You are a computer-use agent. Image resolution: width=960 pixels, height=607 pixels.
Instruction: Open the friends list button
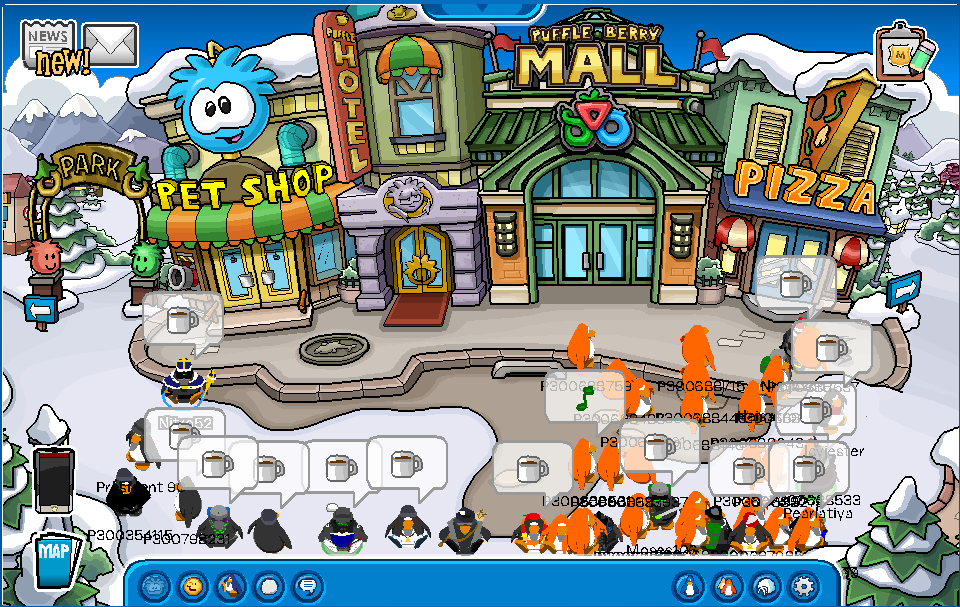click(727, 585)
